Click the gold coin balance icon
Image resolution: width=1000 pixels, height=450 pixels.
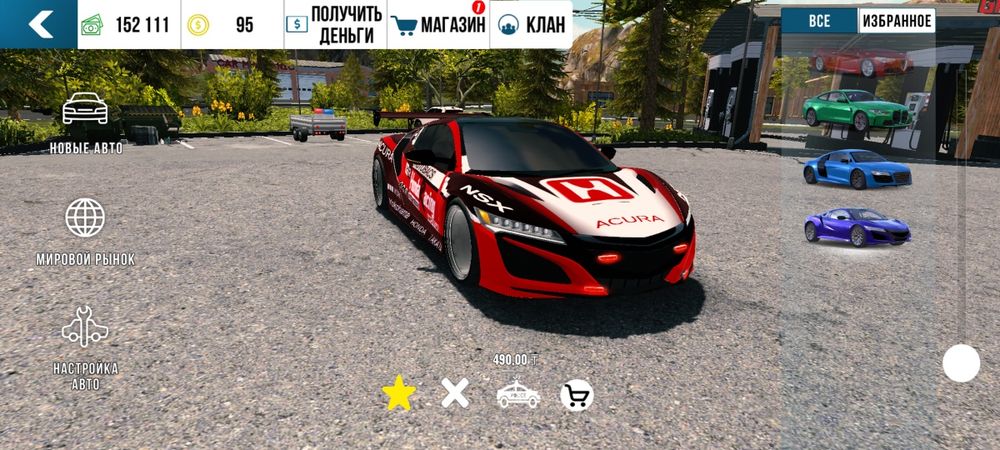coord(200,25)
